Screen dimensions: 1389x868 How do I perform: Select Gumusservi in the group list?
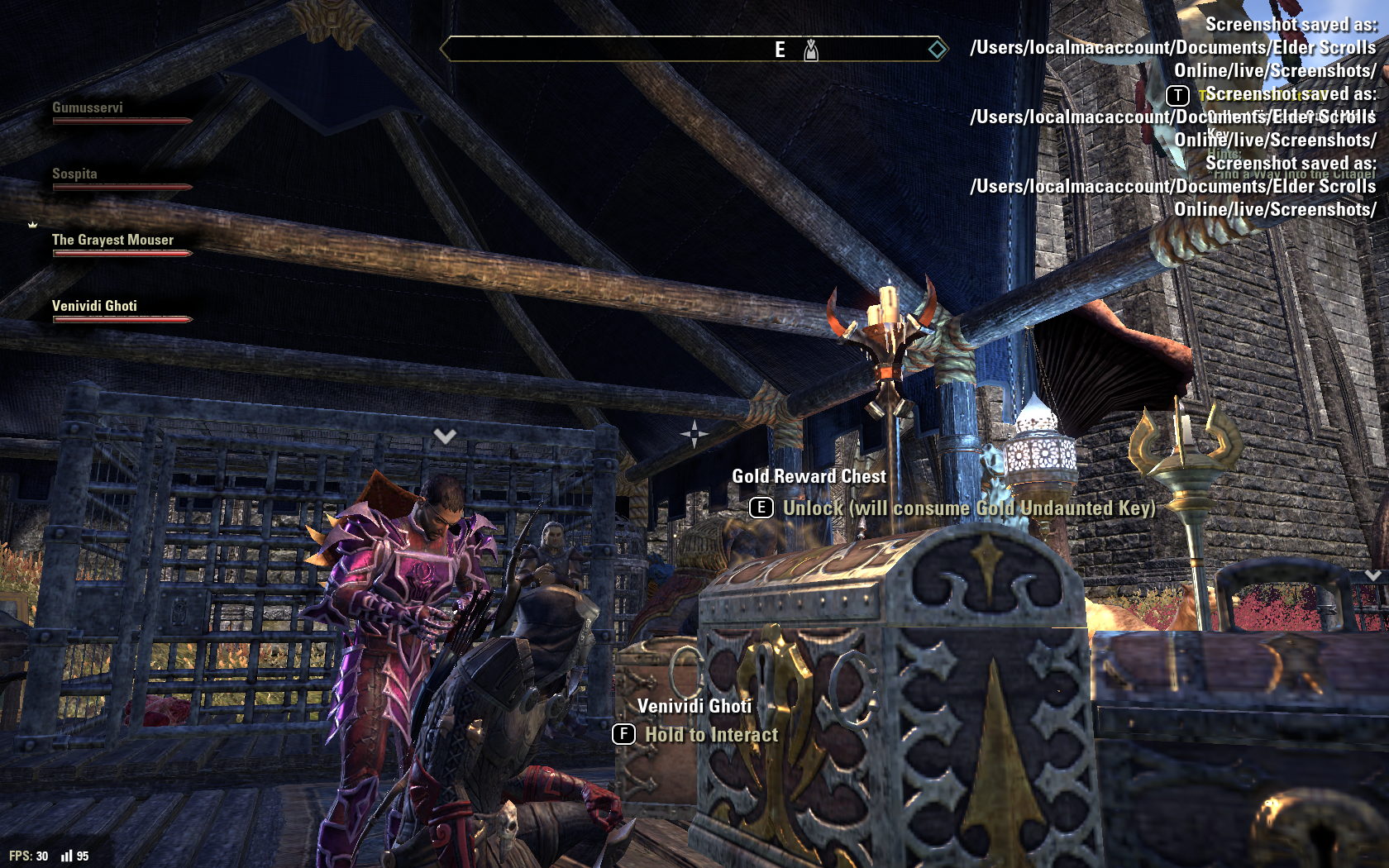click(x=88, y=108)
